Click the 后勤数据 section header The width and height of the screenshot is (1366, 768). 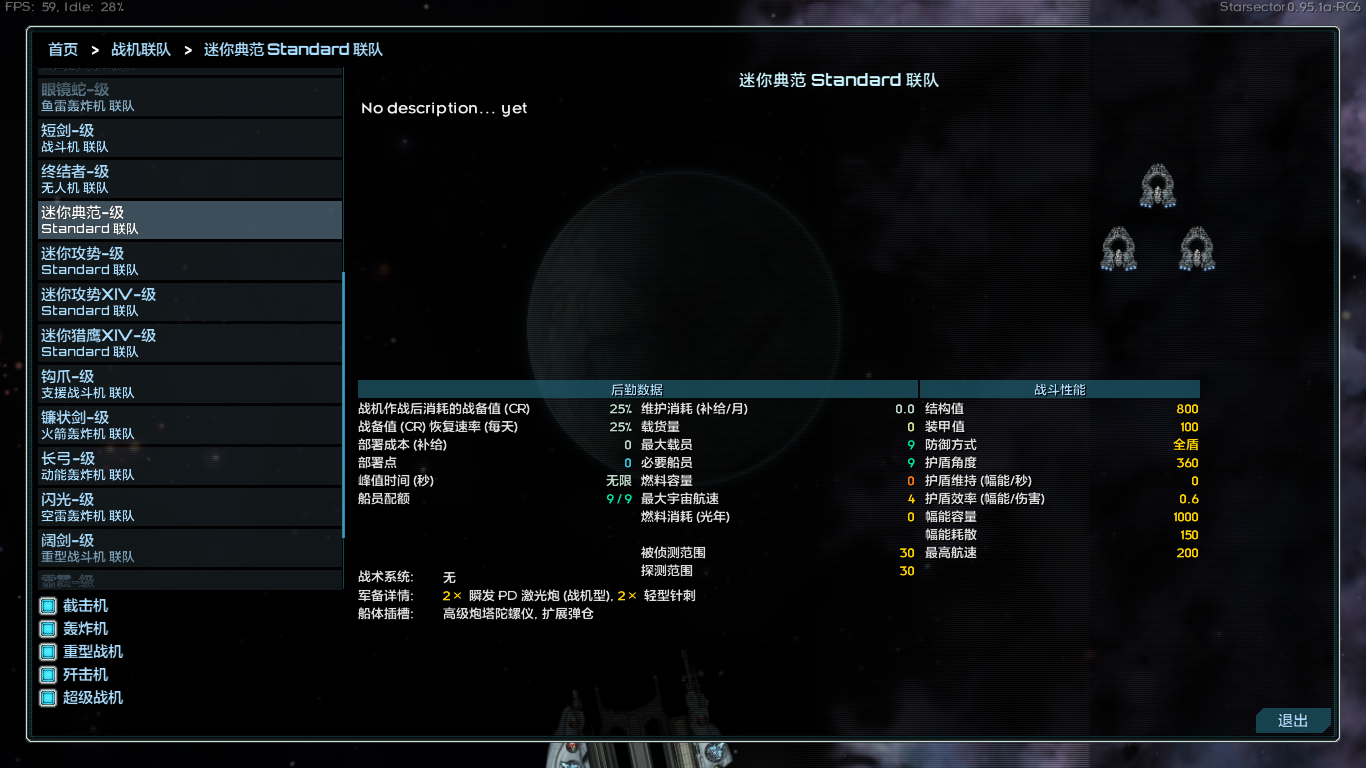pyautogui.click(x=636, y=389)
